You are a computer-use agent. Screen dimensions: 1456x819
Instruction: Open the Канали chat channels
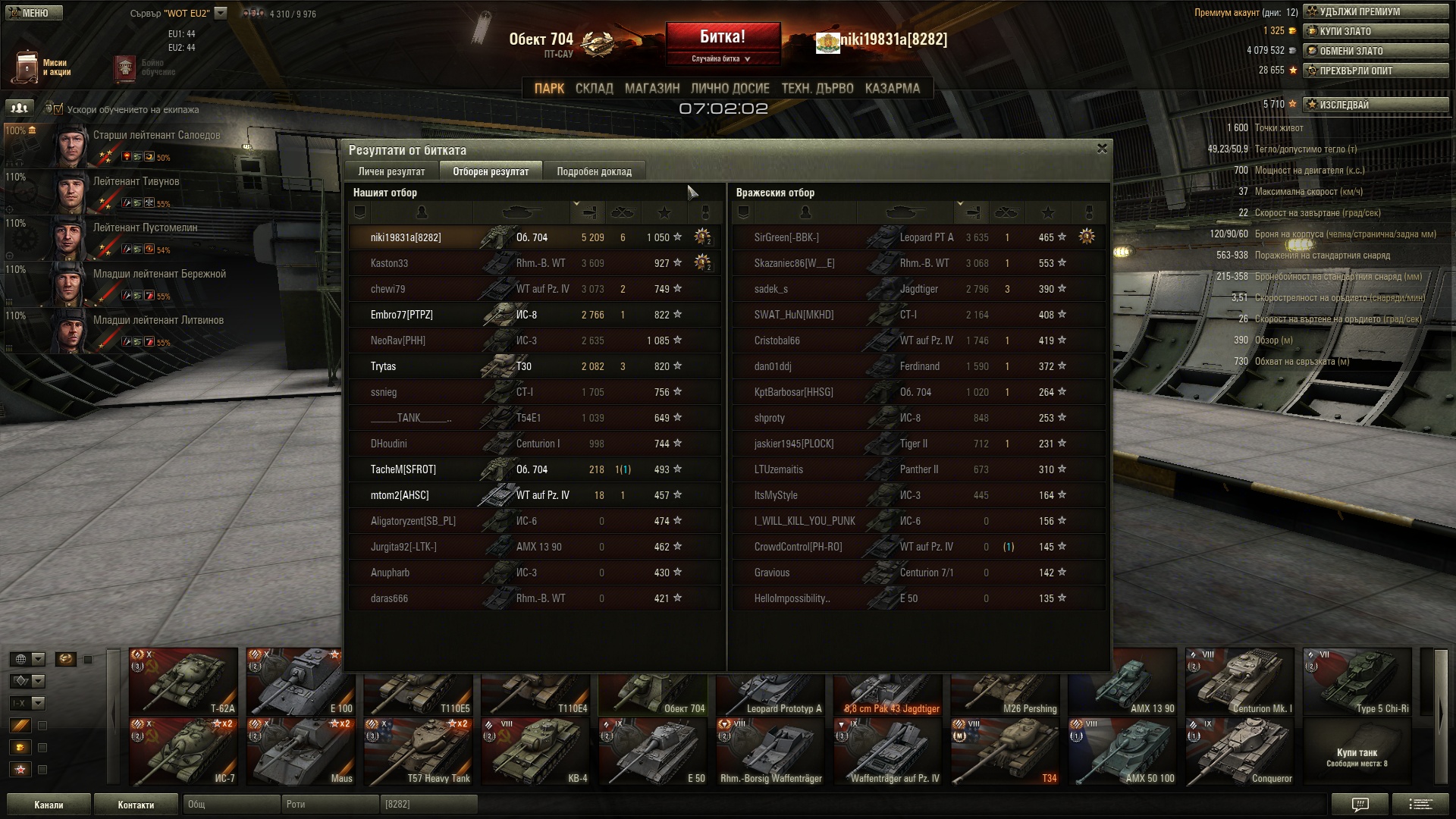49,805
